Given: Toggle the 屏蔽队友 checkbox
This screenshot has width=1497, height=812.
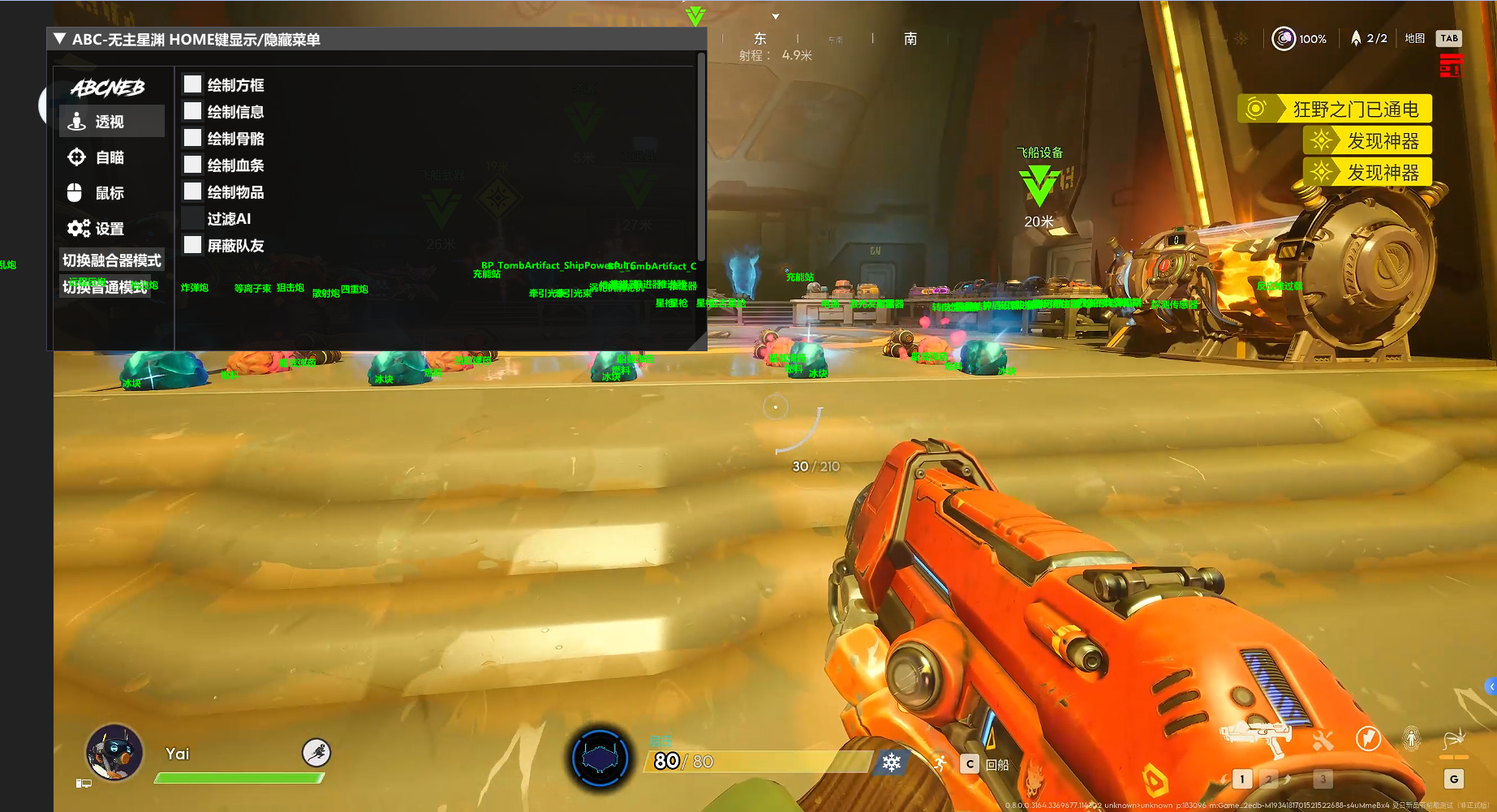Looking at the screenshot, I should (x=192, y=245).
